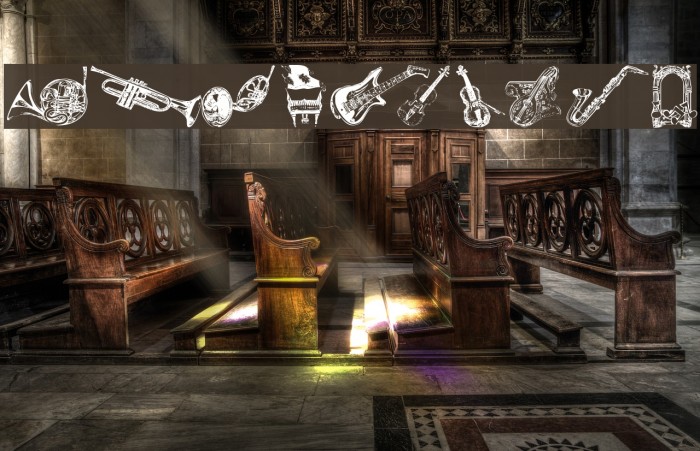Choose the grand piano silhouette
The height and width of the screenshot is (451, 700).
coord(302,94)
